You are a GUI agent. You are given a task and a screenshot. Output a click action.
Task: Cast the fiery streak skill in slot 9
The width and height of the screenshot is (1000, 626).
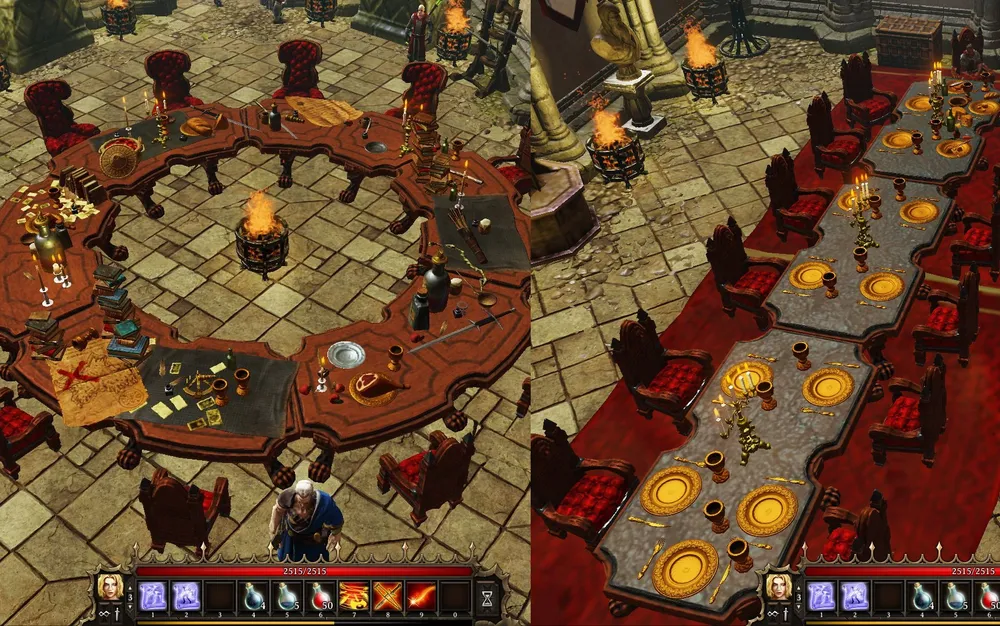pyautogui.click(x=421, y=596)
